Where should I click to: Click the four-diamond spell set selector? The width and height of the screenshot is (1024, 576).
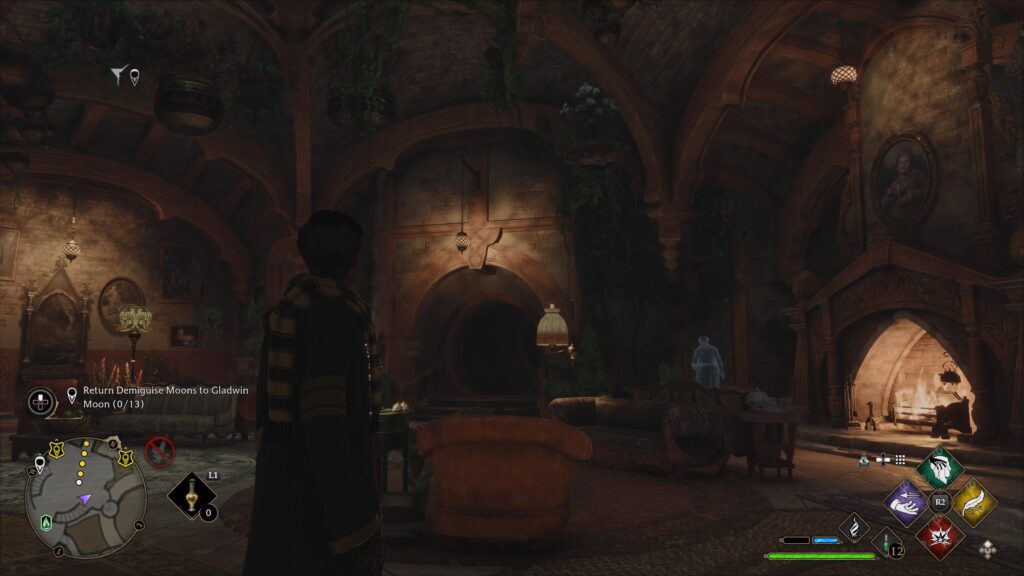[x=988, y=548]
